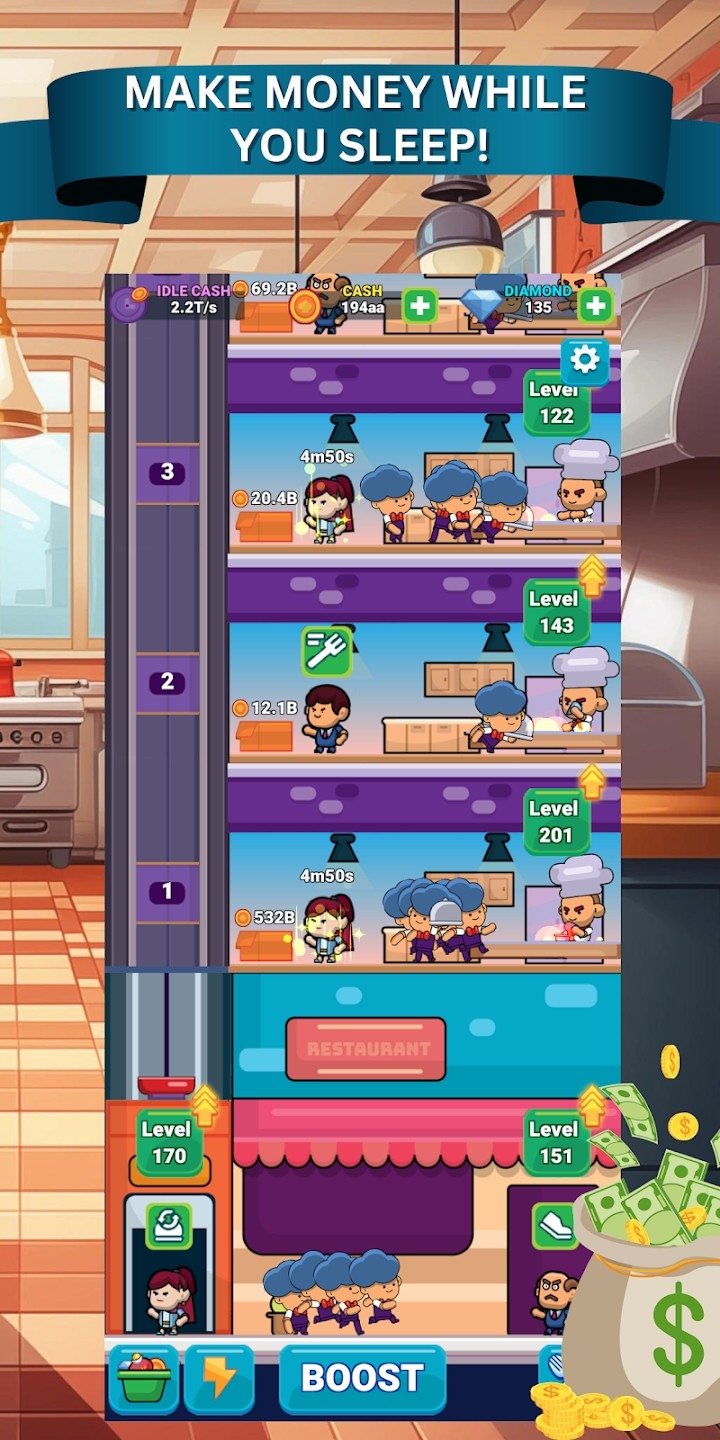Upgrade the elevator at Level 170

click(168, 1143)
